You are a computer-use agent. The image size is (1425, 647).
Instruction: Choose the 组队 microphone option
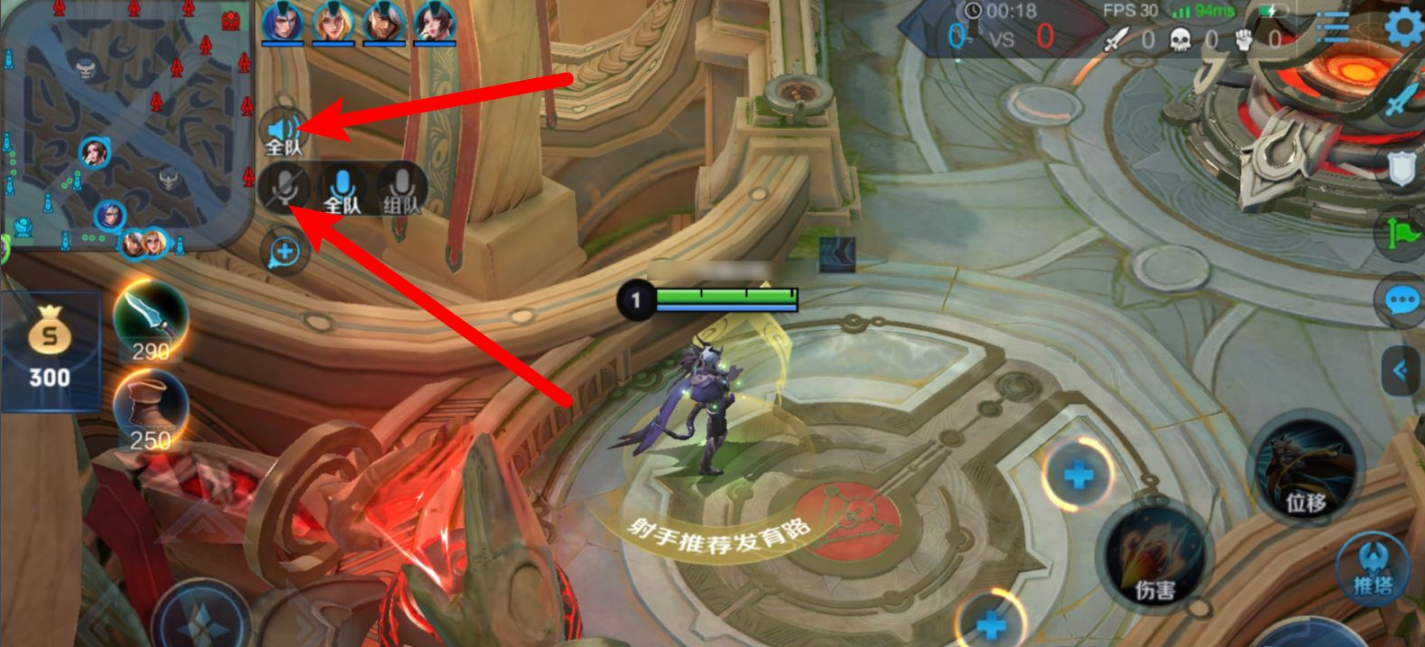coord(401,188)
